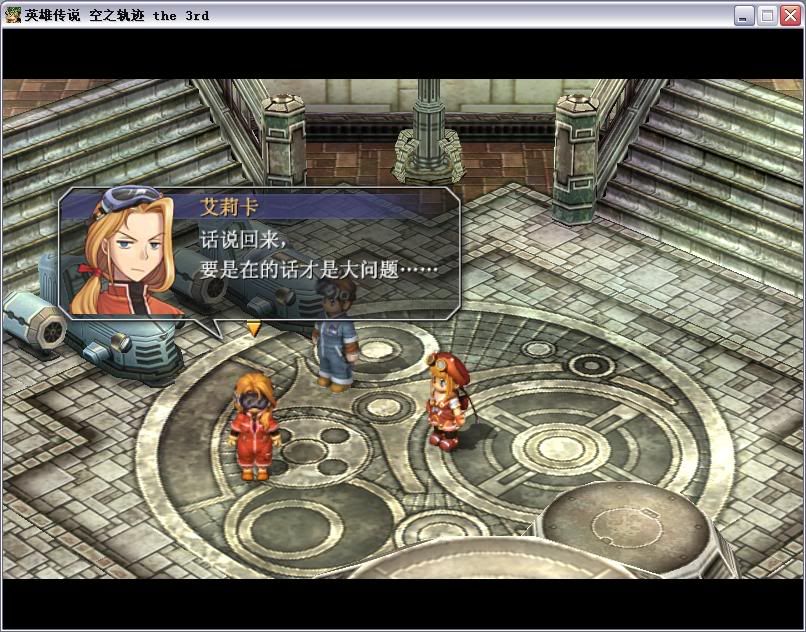This screenshot has width=806, height=632.
Task: Minimize the game window
Action: click(744, 15)
